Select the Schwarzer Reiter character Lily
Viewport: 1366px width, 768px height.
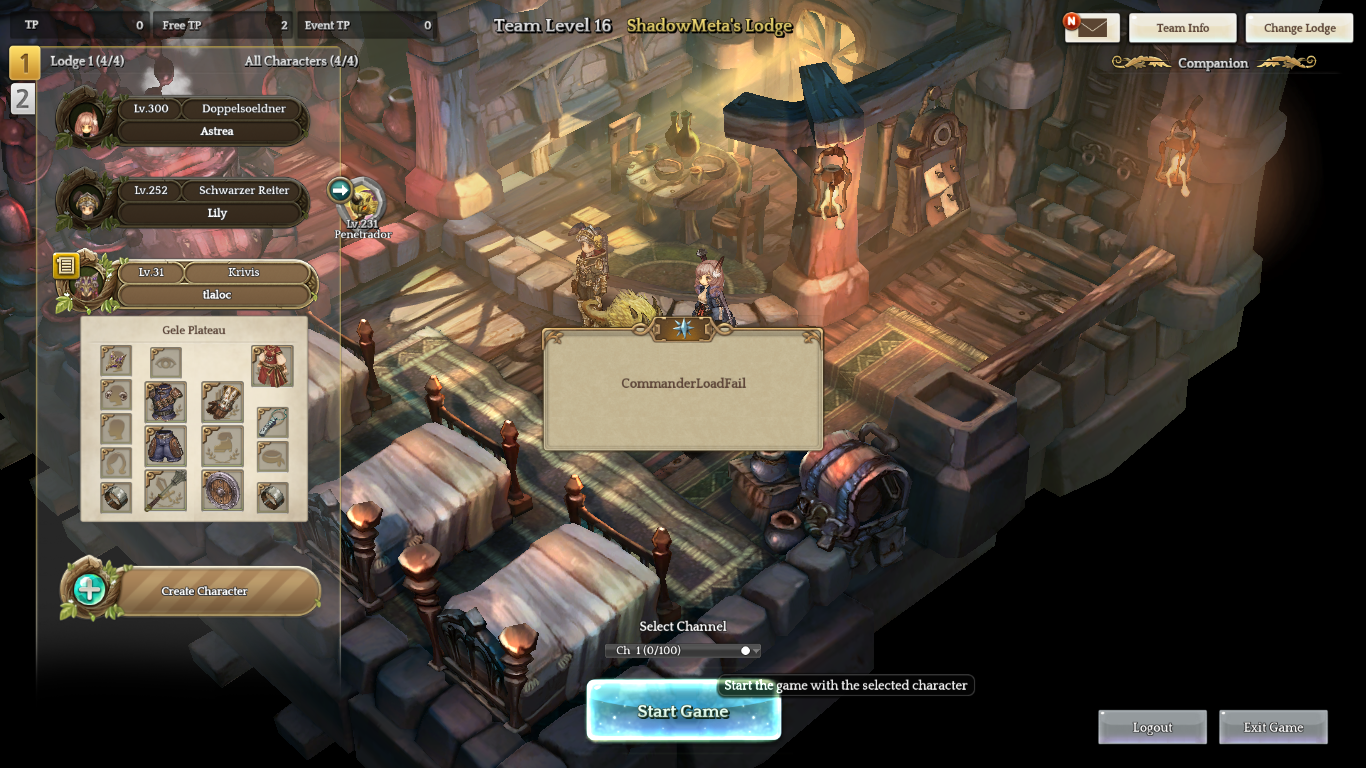tap(210, 202)
